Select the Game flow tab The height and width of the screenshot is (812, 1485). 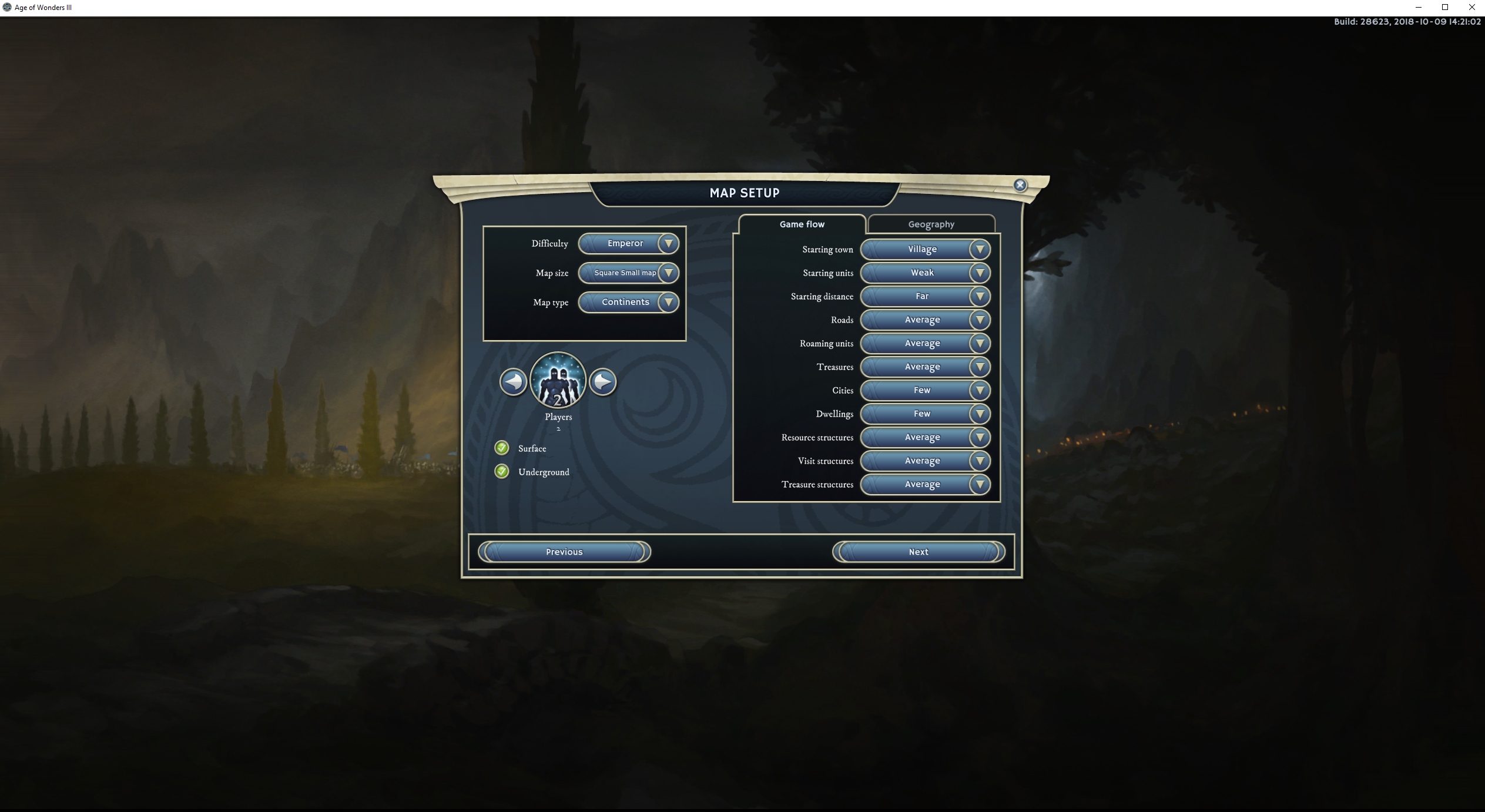802,224
